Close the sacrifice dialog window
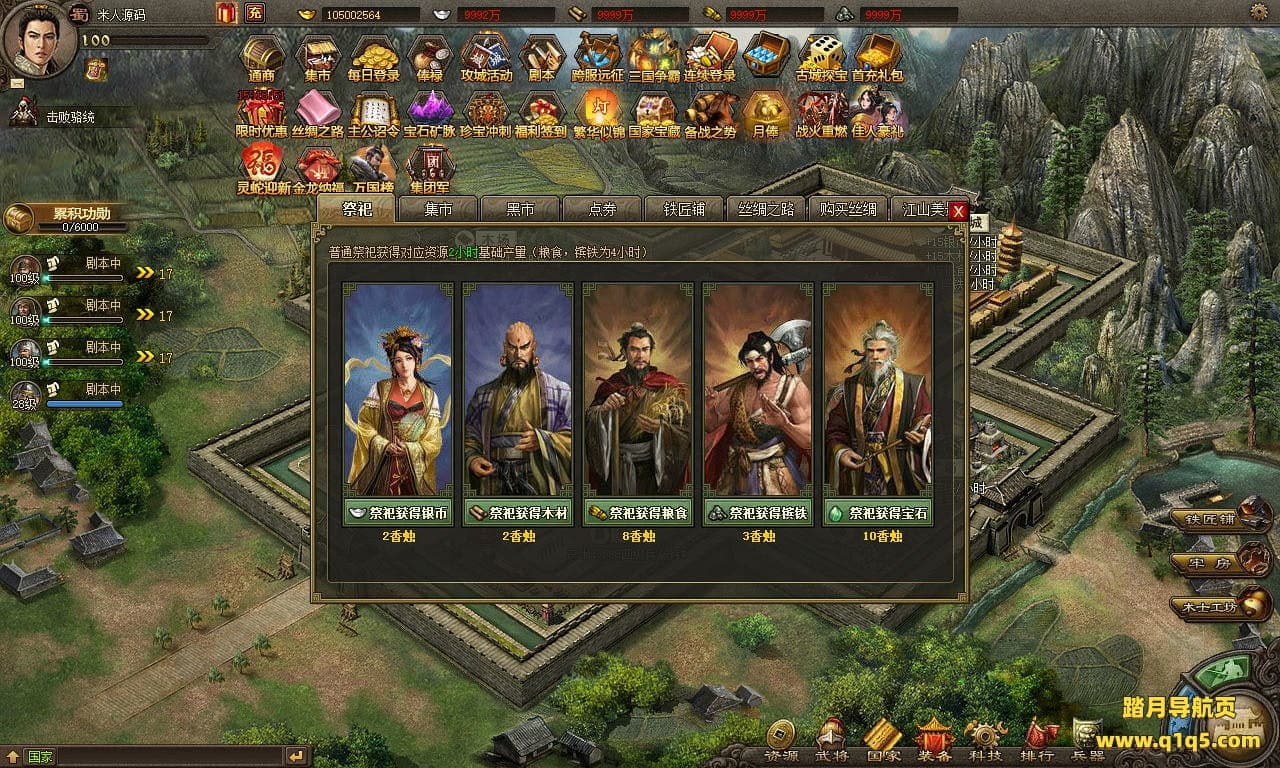 pos(958,211)
